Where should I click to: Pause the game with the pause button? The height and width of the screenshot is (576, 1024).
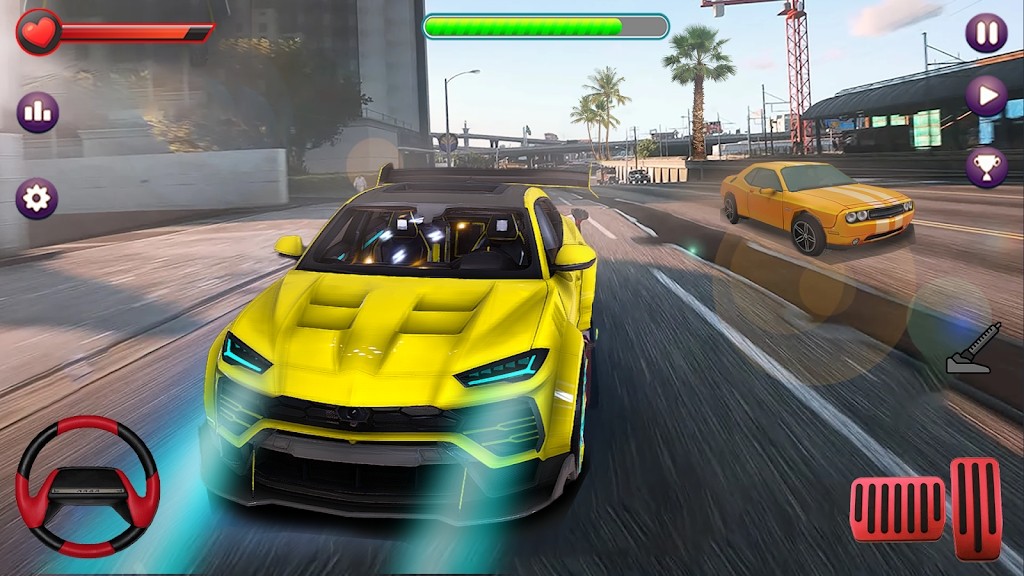pyautogui.click(x=986, y=33)
